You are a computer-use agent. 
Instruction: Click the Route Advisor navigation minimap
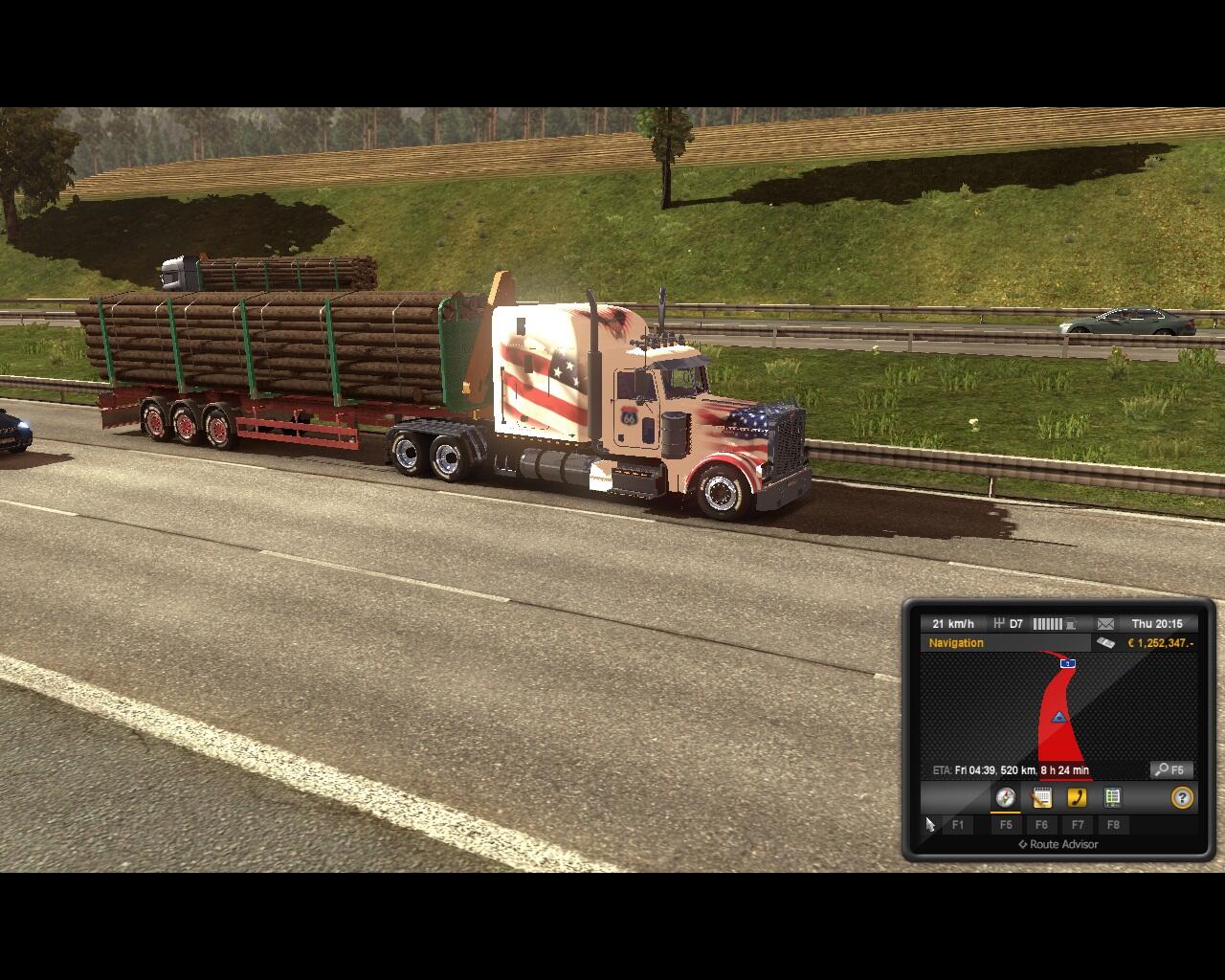1058,708
